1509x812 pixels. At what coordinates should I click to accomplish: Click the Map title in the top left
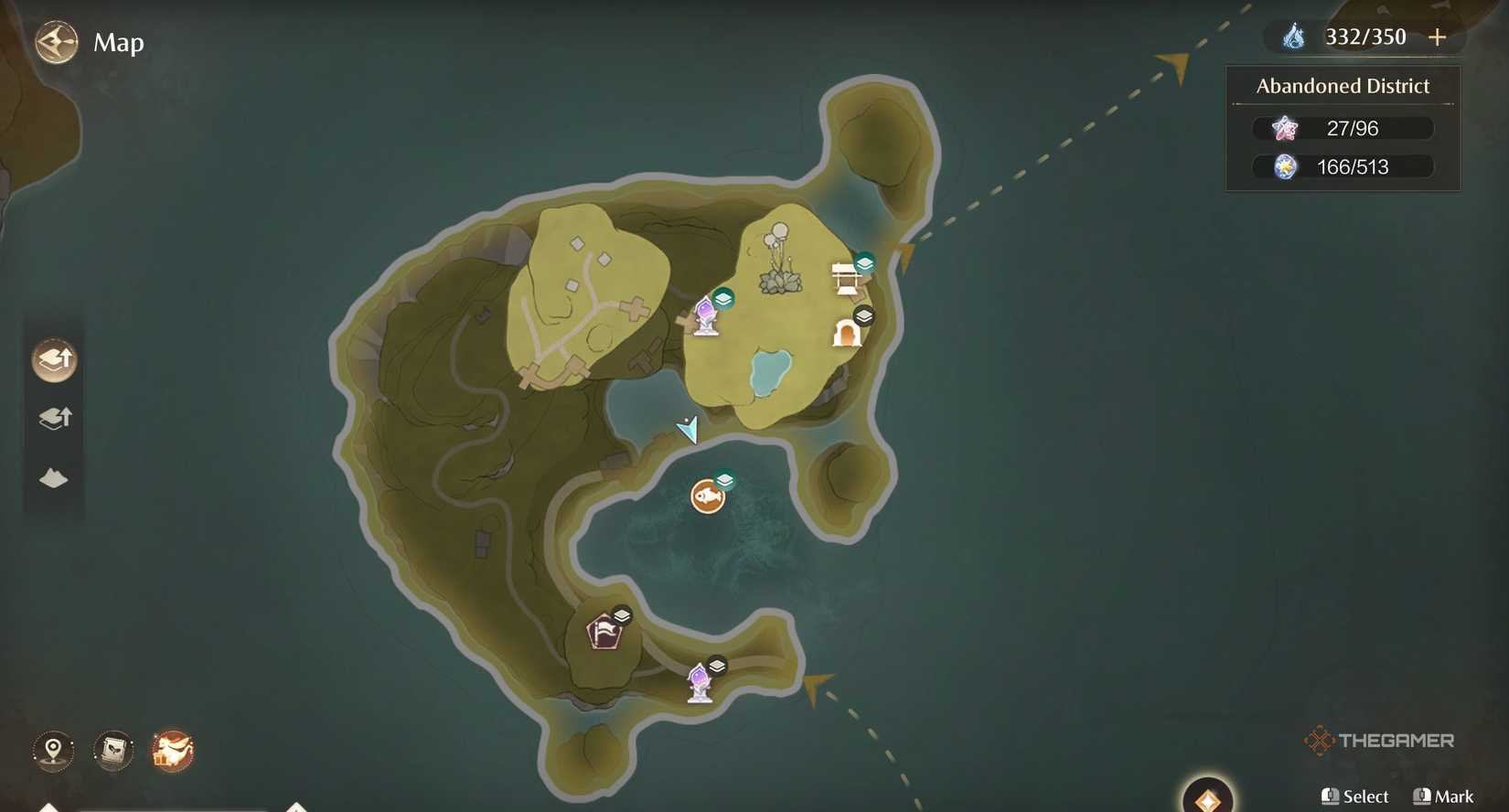pos(119,42)
